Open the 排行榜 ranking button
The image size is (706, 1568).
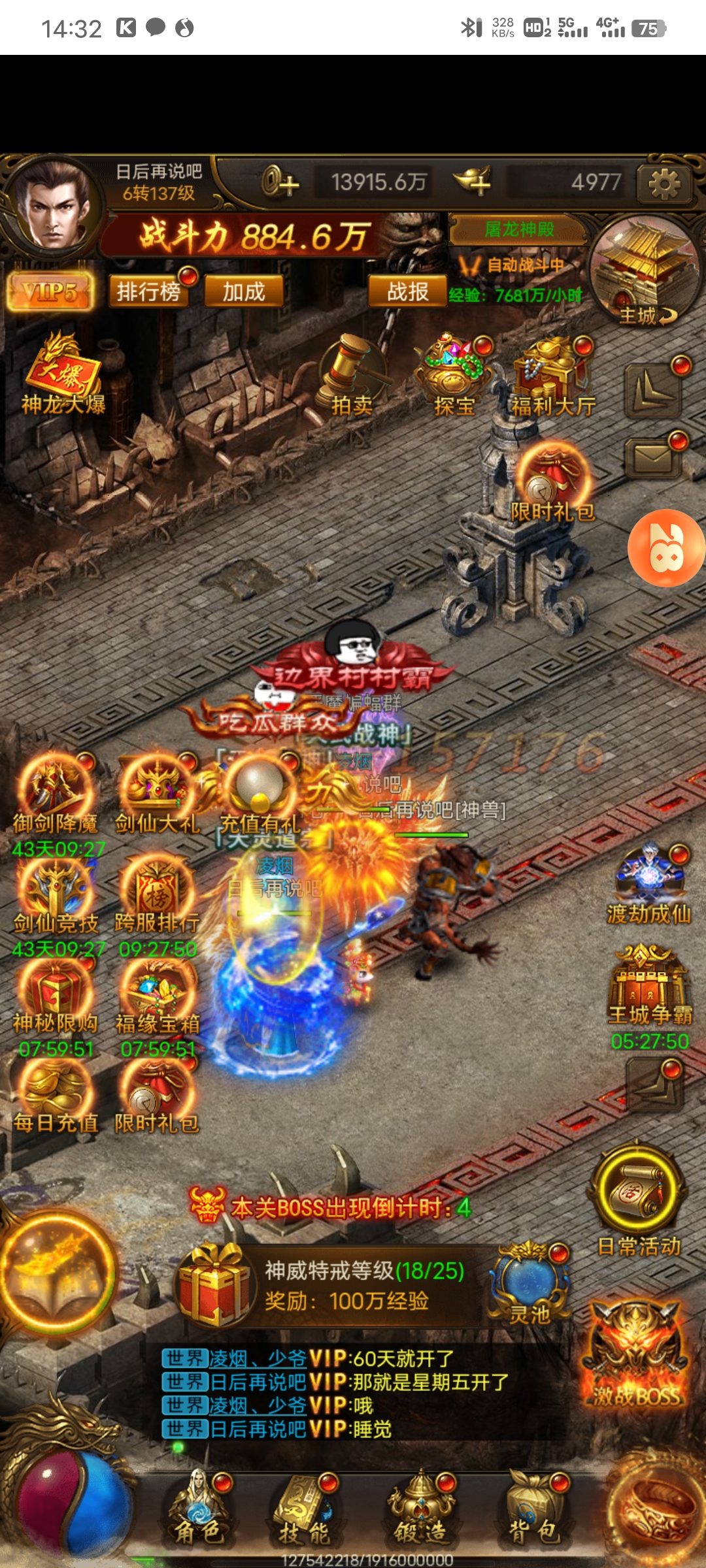coord(148,291)
